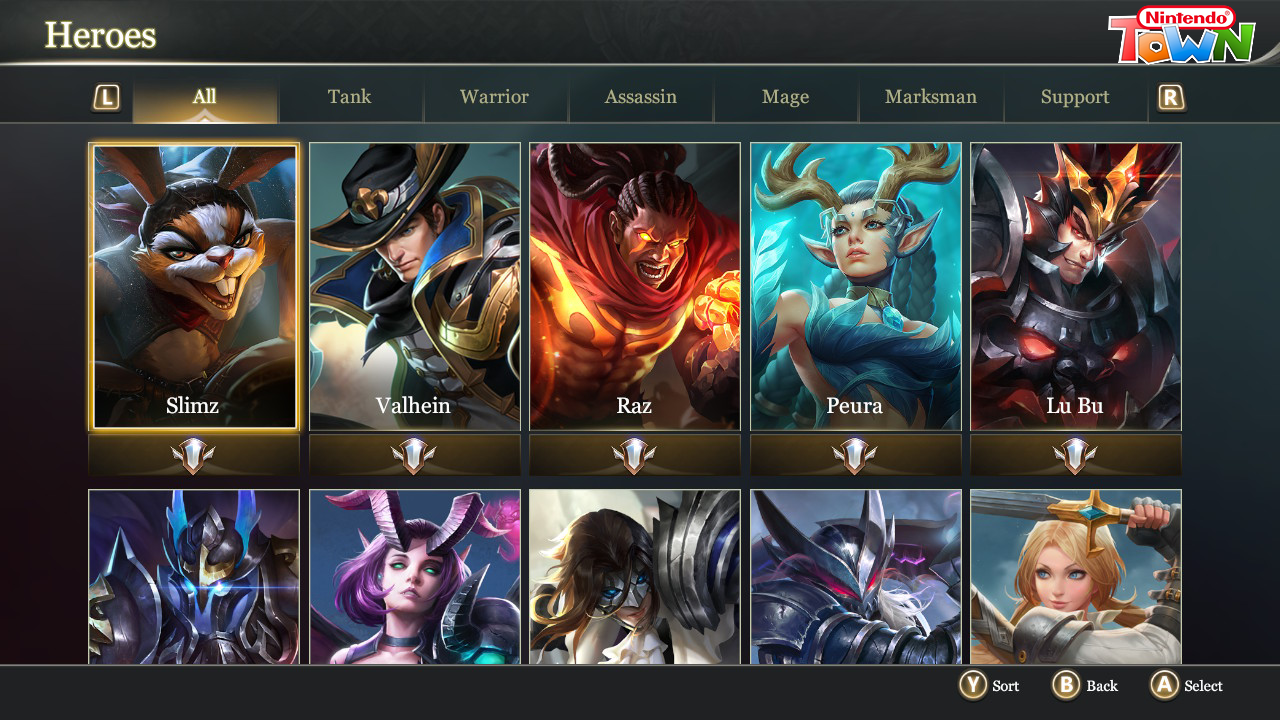This screenshot has width=1280, height=720.
Task: Click the Nintendo Town logo
Action: pyautogui.click(x=1181, y=35)
